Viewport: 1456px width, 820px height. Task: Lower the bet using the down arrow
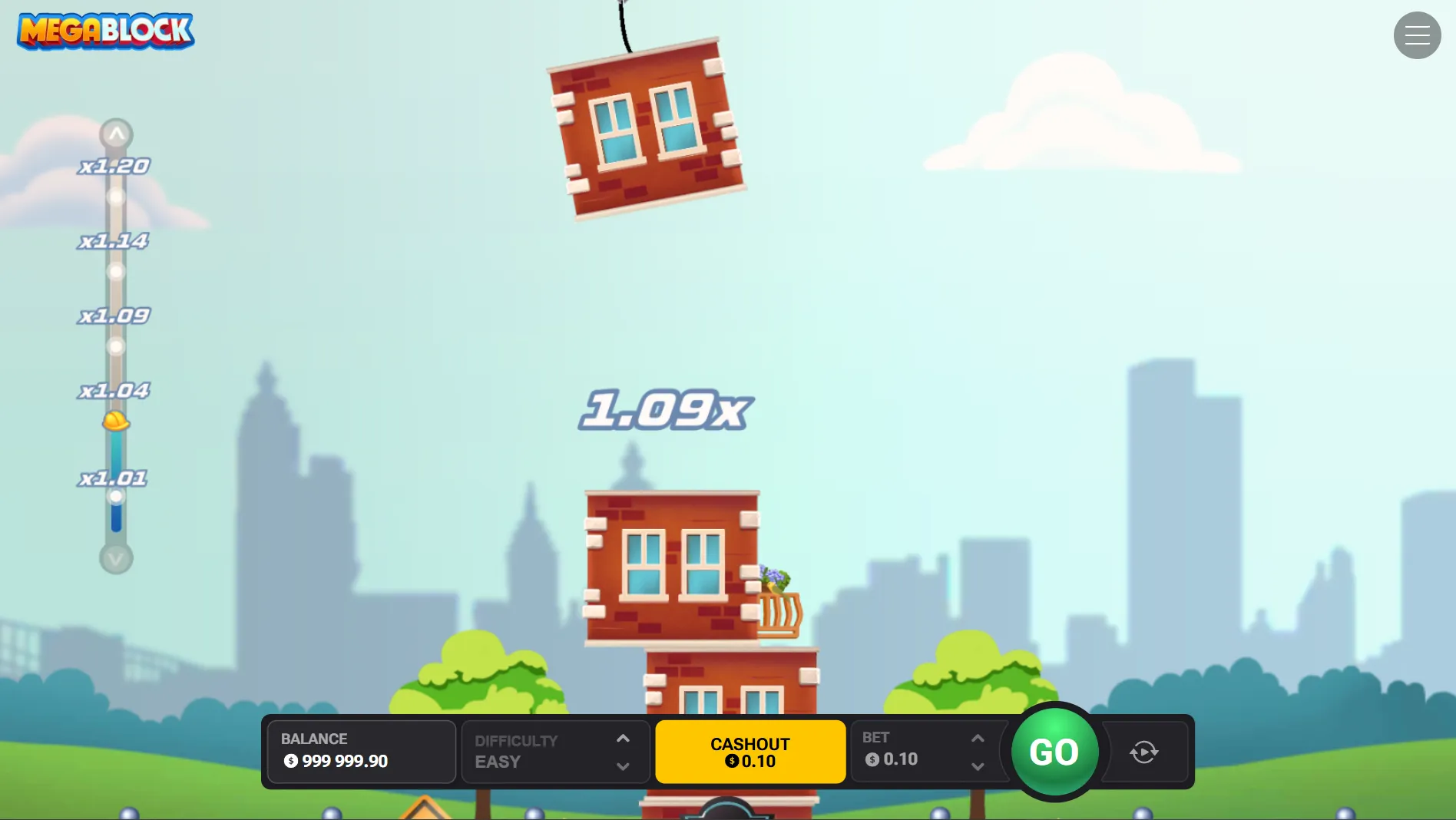(978, 766)
